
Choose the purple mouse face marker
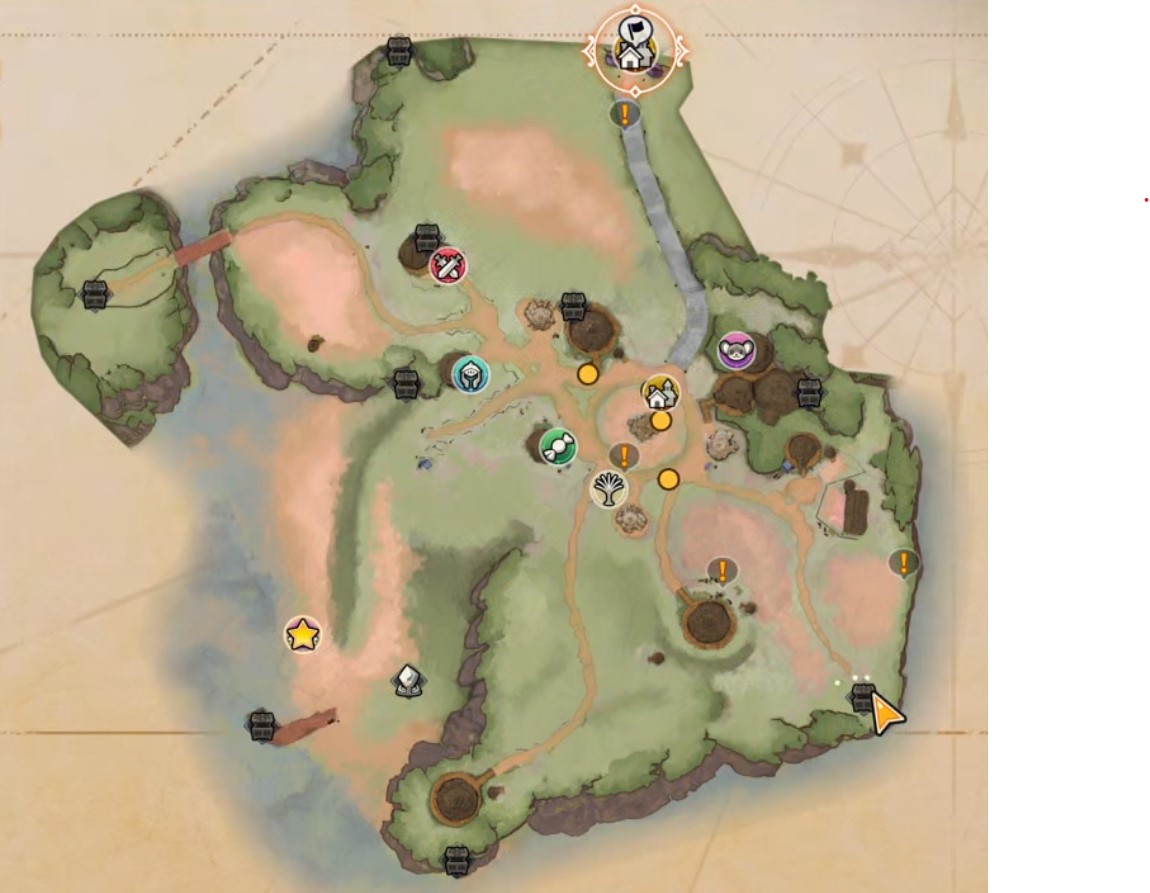pos(737,350)
